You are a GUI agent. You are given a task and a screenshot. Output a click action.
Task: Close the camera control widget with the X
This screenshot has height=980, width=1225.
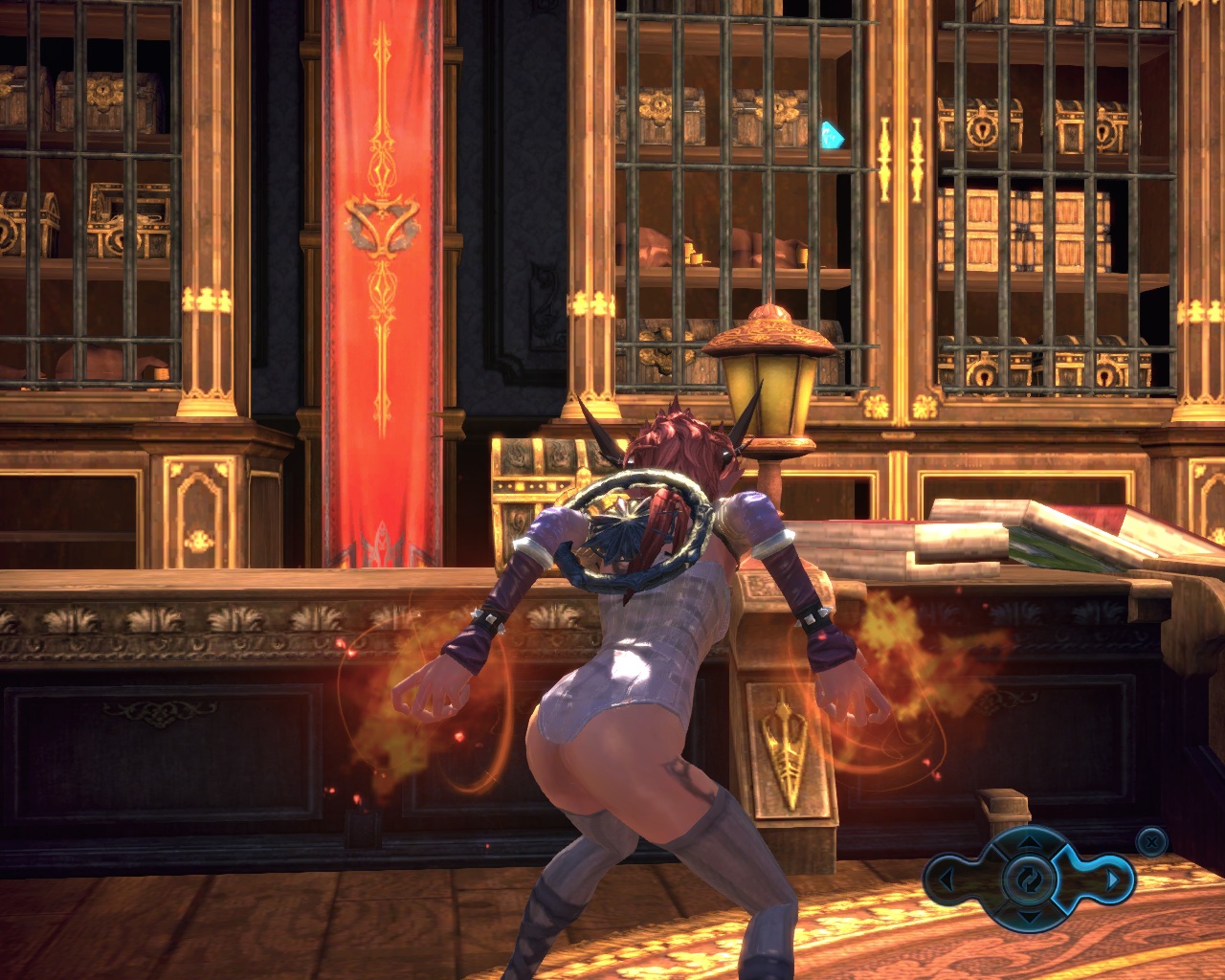click(x=1151, y=842)
